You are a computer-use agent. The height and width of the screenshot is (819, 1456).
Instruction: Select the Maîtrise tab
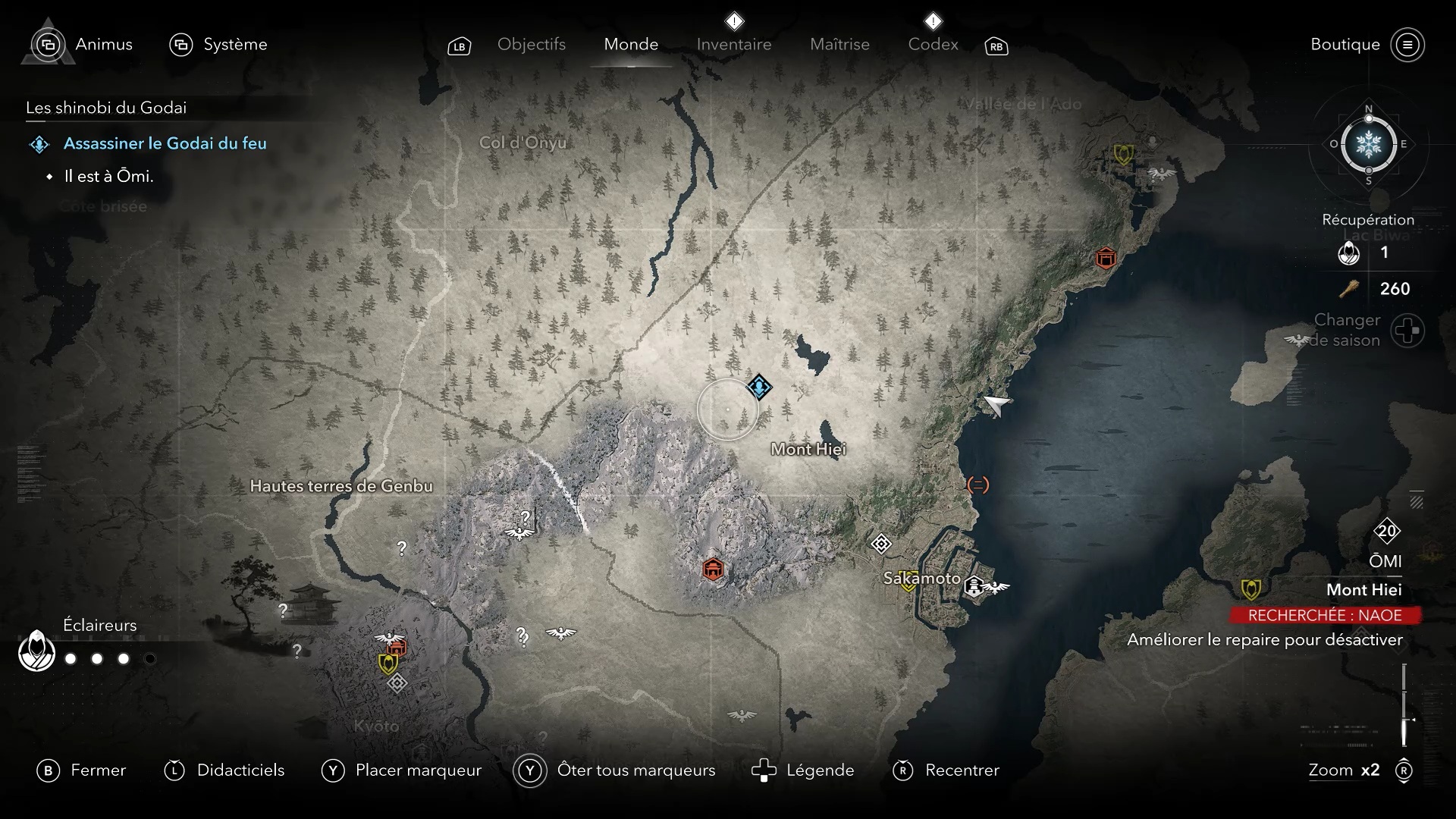[x=839, y=45]
